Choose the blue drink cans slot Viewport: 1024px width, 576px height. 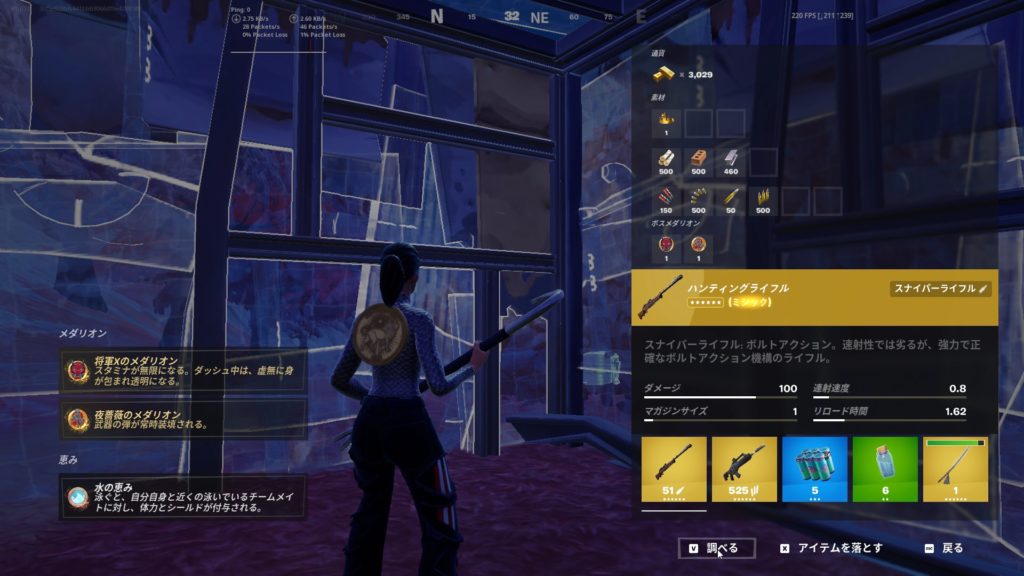point(814,468)
